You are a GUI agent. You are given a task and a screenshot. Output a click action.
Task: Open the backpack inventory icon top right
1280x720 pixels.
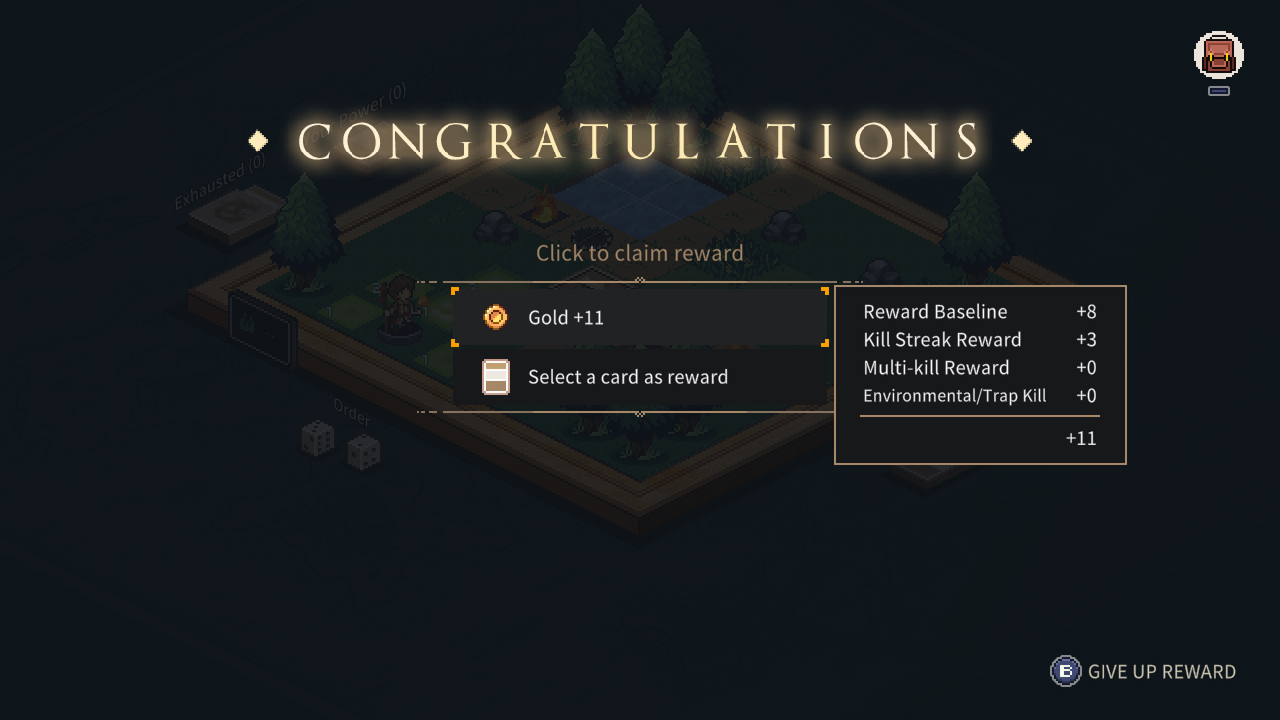pyautogui.click(x=1218, y=57)
